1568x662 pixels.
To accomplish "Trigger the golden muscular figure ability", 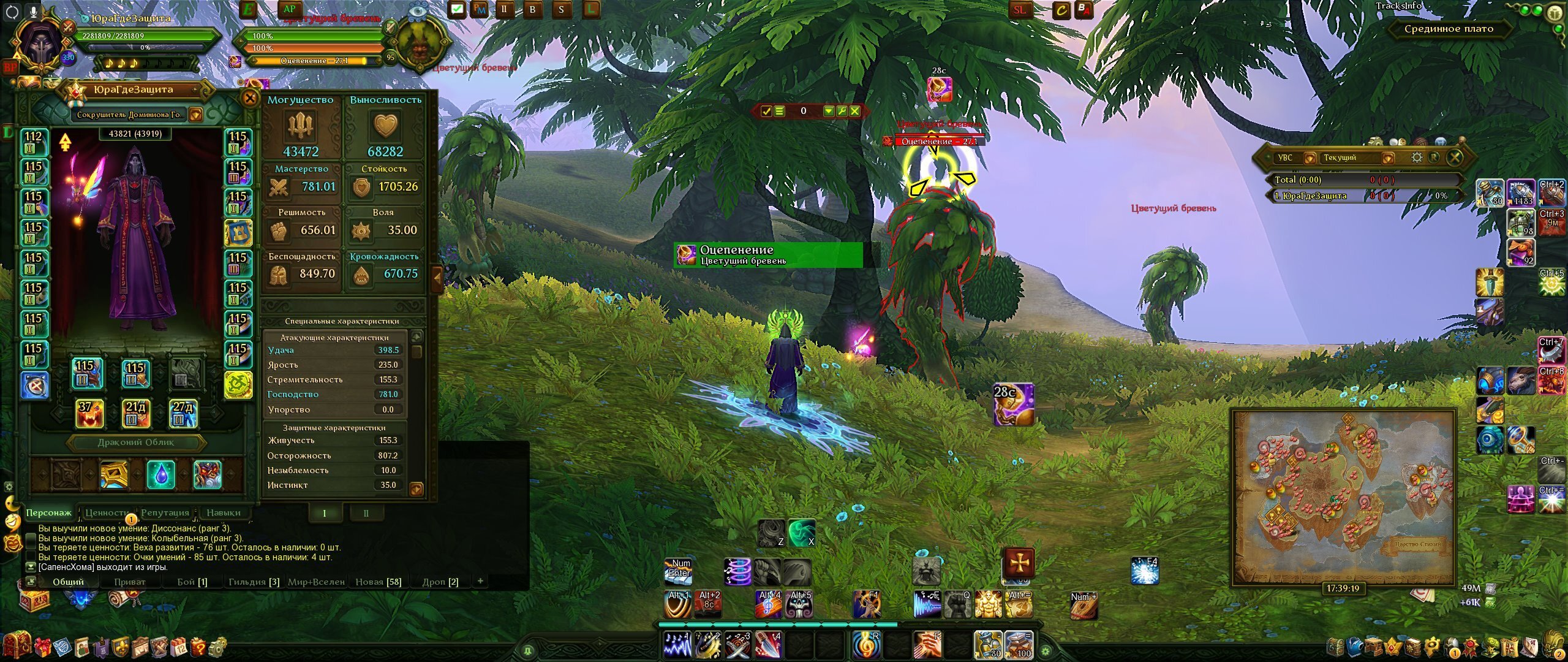I will pos(987,604).
